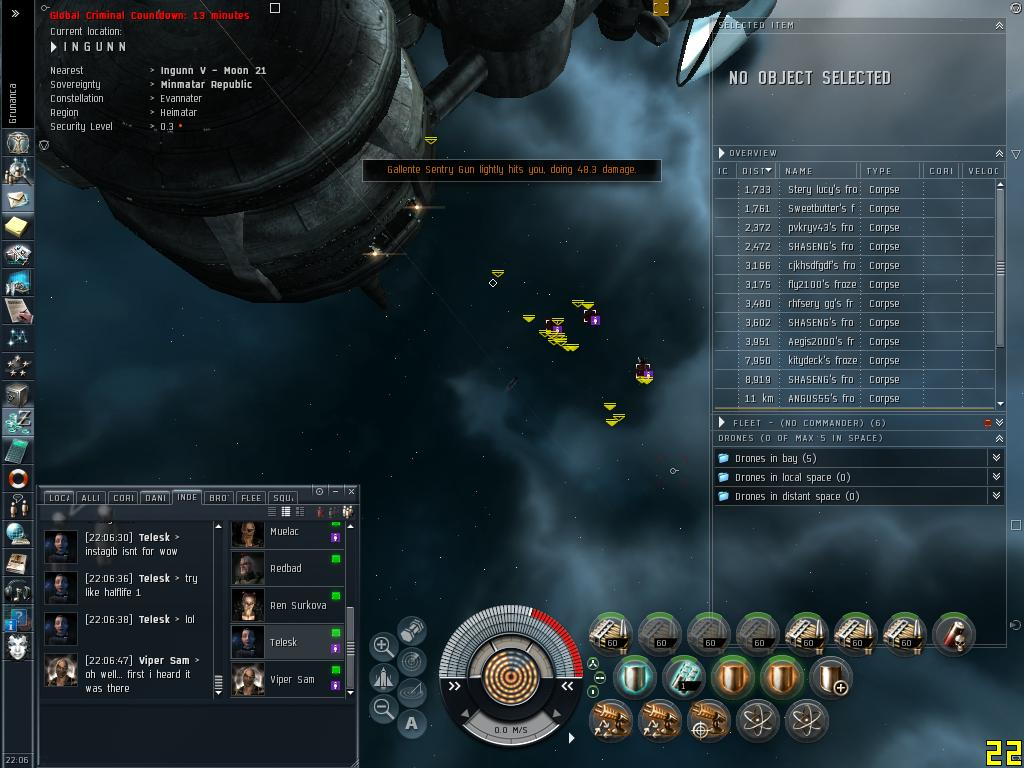Switch to the Local chat tab
This screenshot has height=768, width=1024.
coord(59,497)
